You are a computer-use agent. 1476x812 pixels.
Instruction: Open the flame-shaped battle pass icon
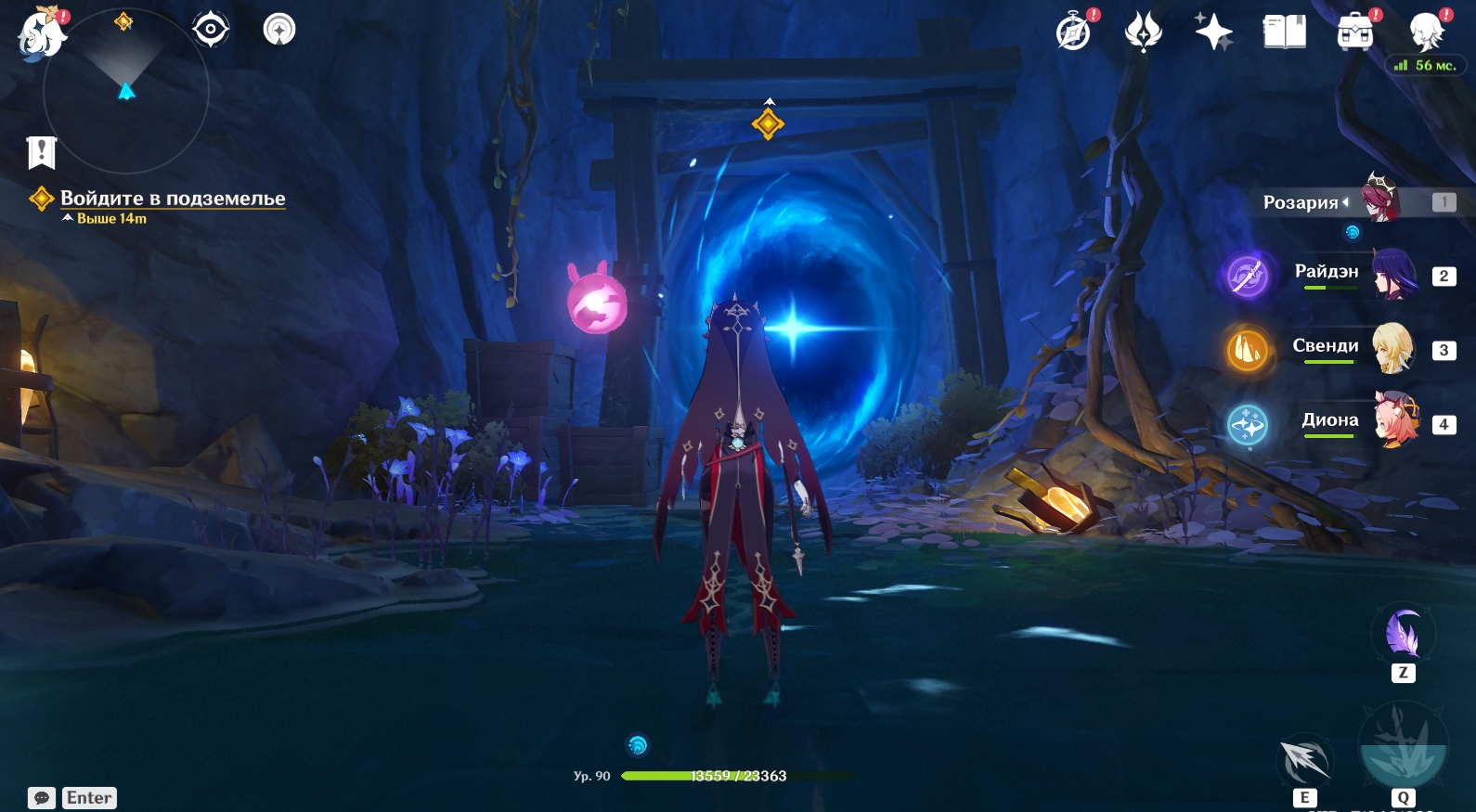click(x=1144, y=32)
